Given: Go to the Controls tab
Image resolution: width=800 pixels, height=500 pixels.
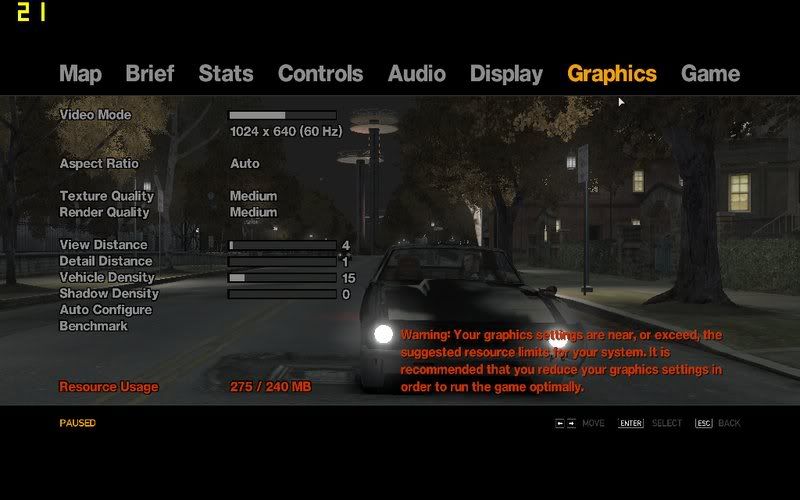Looking at the screenshot, I should 320,74.
